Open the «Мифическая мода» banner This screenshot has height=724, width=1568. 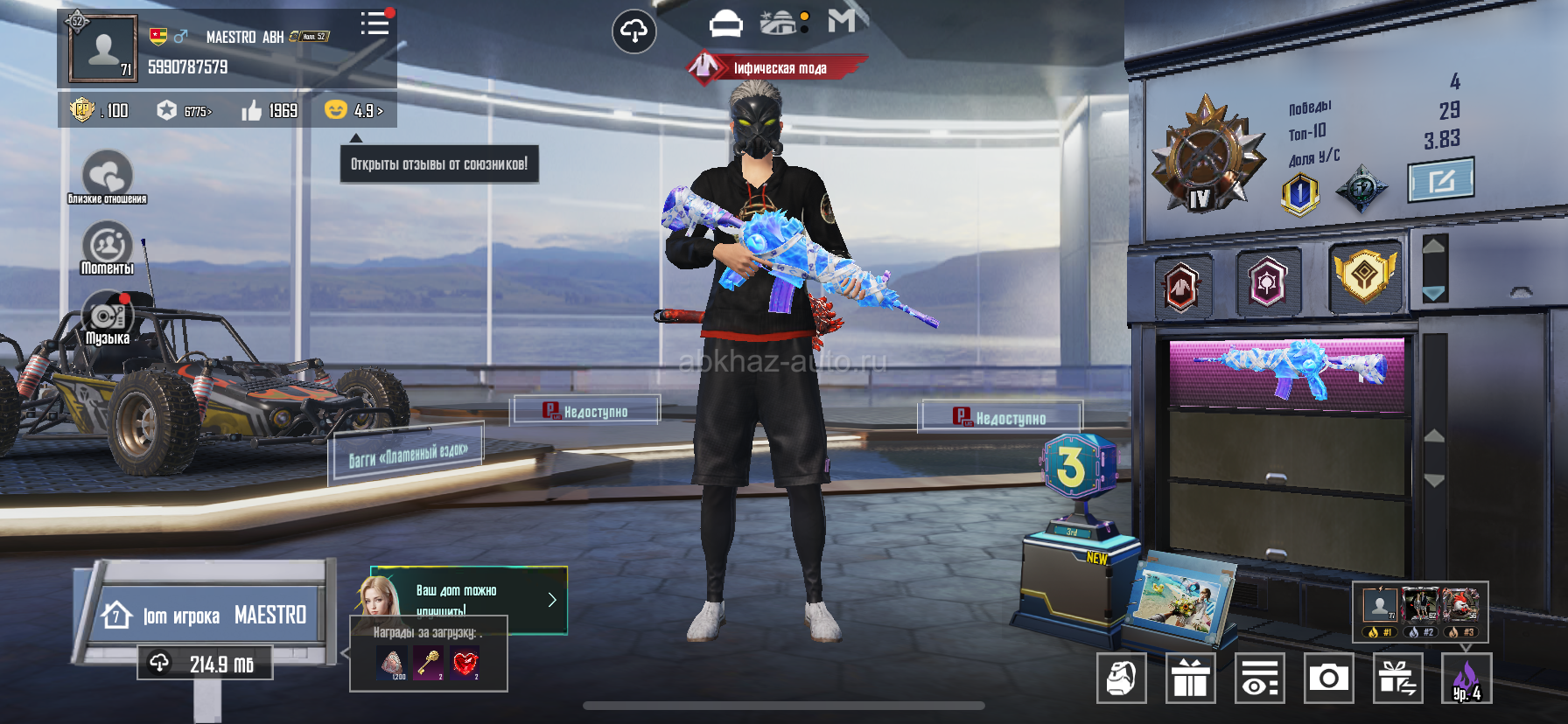777,67
